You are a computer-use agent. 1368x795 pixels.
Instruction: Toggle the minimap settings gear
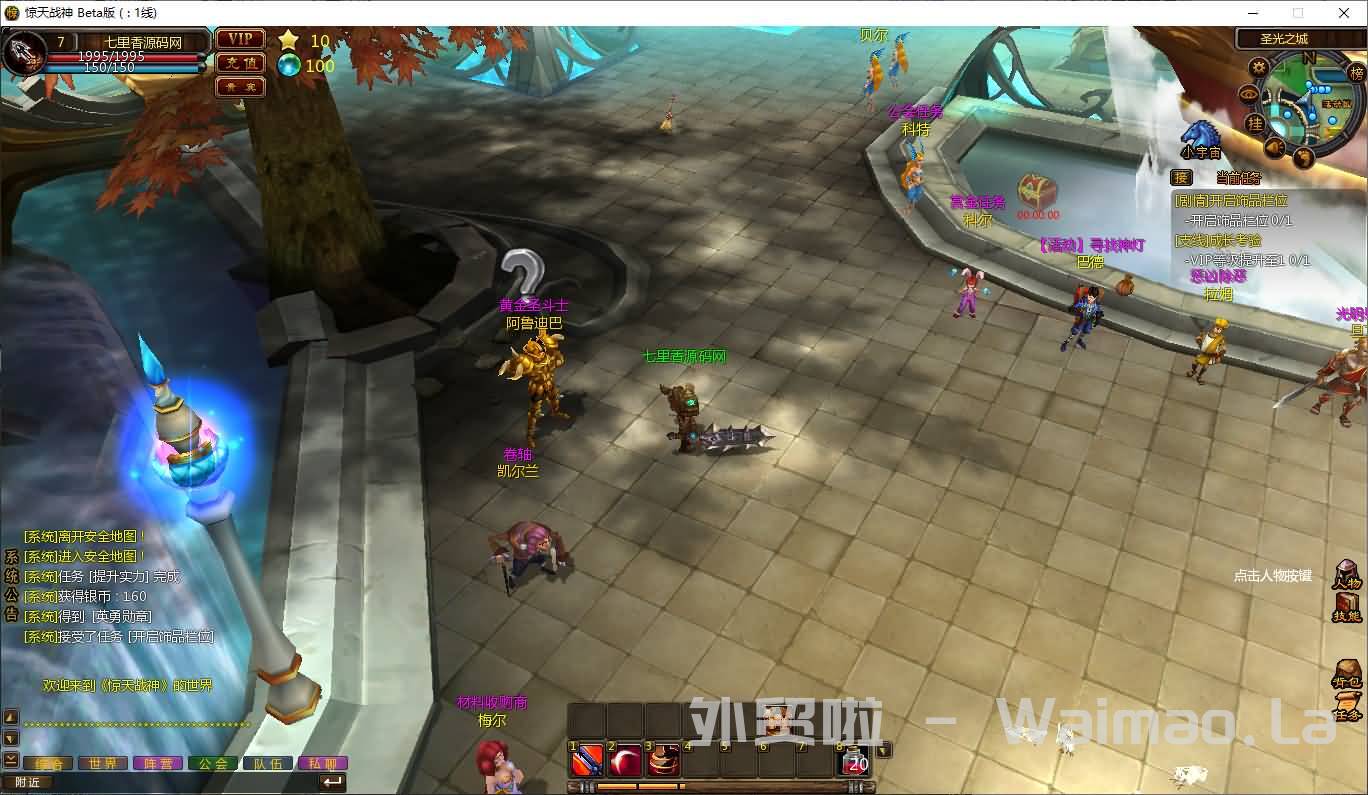(1259, 67)
